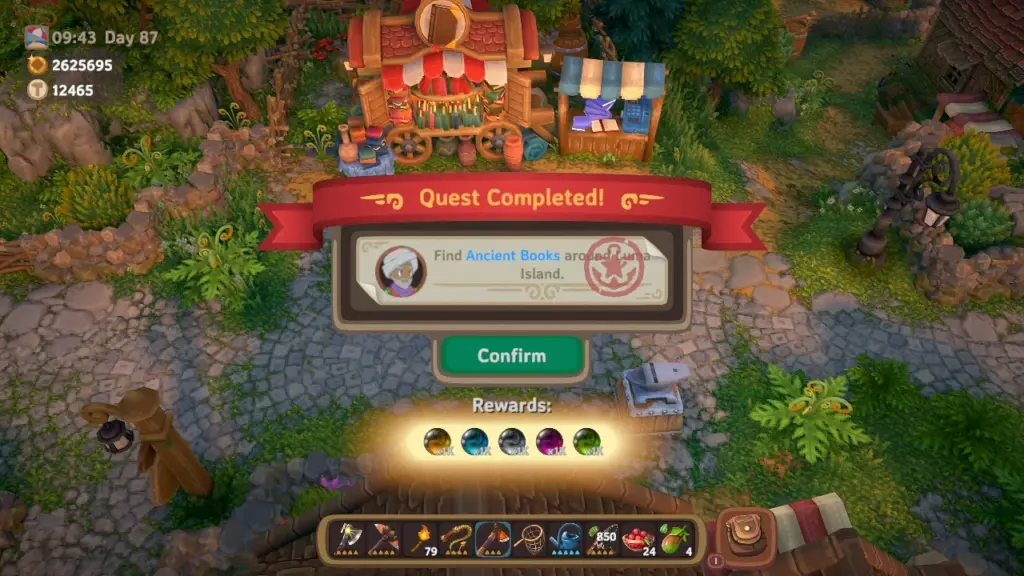The height and width of the screenshot is (576, 1024).
Task: Select the blue watering can slot
Action: 566,539
